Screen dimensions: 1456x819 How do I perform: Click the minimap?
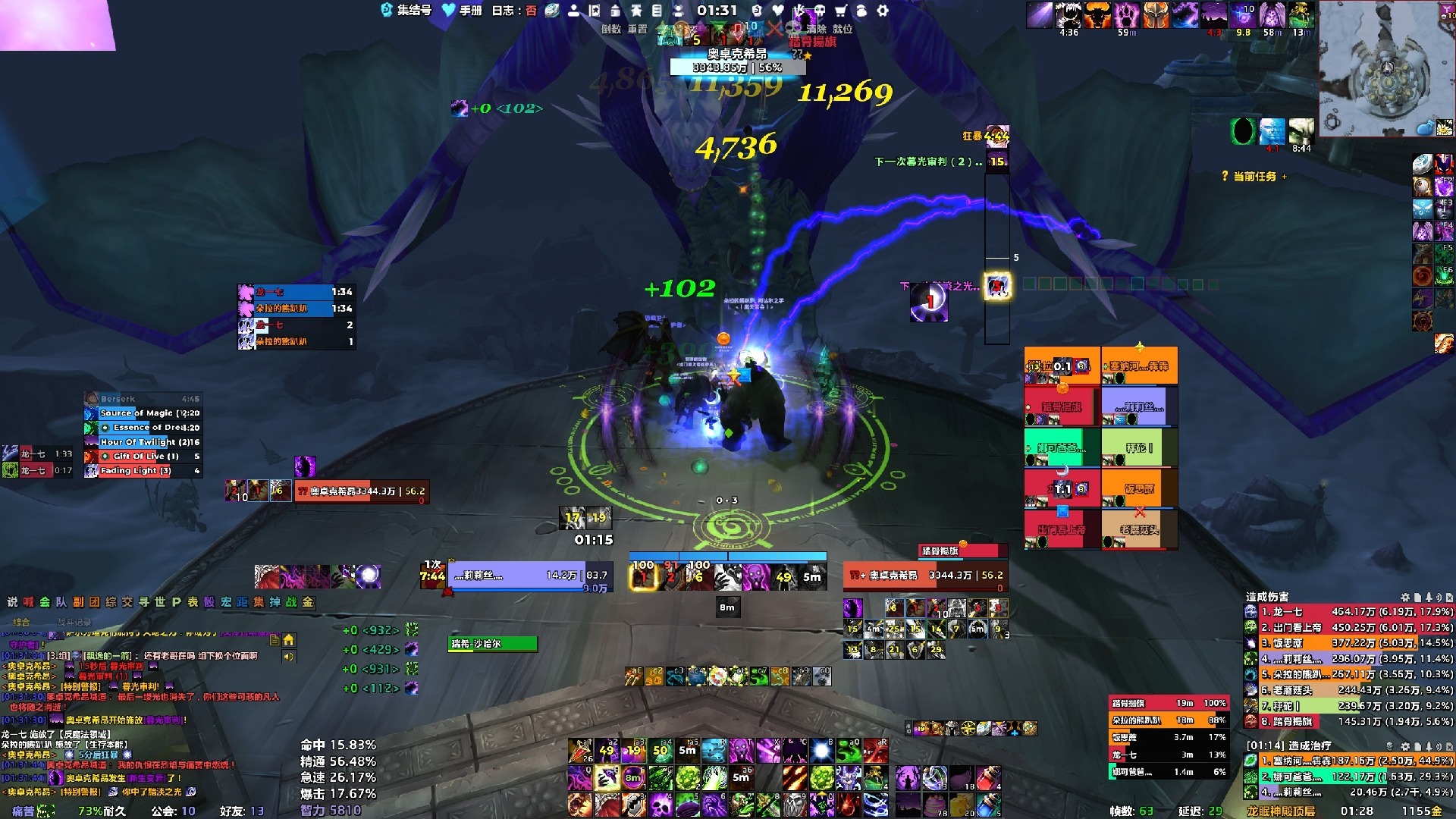click(1386, 70)
